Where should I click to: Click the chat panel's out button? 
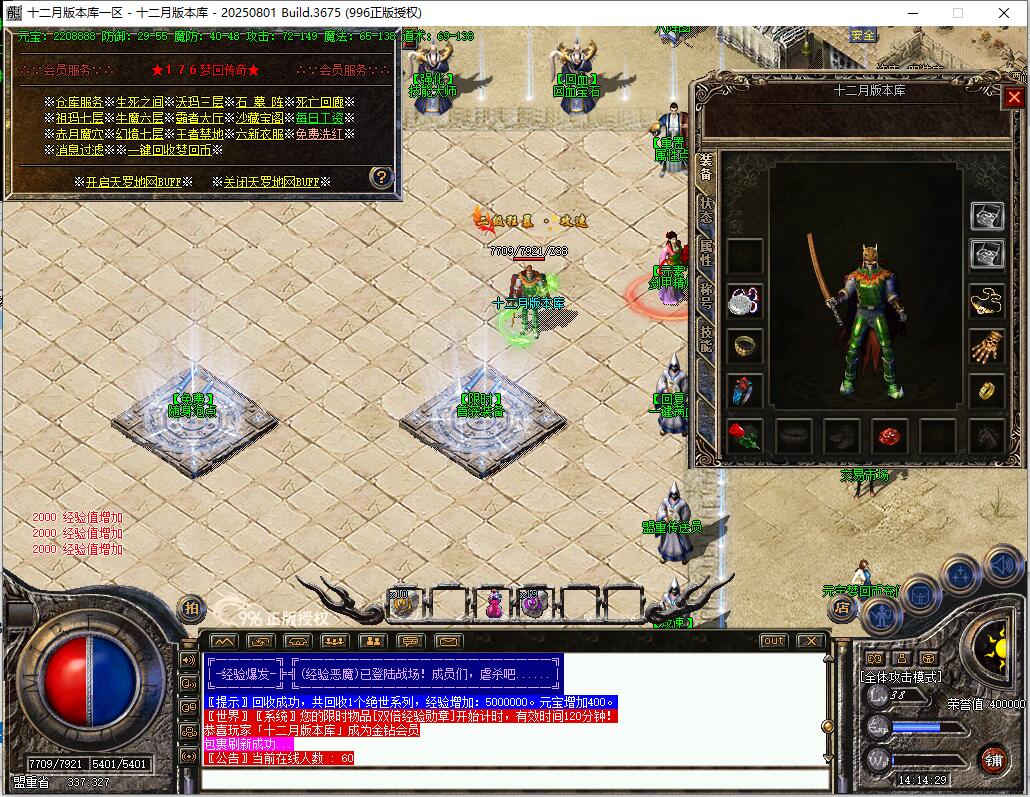point(774,641)
